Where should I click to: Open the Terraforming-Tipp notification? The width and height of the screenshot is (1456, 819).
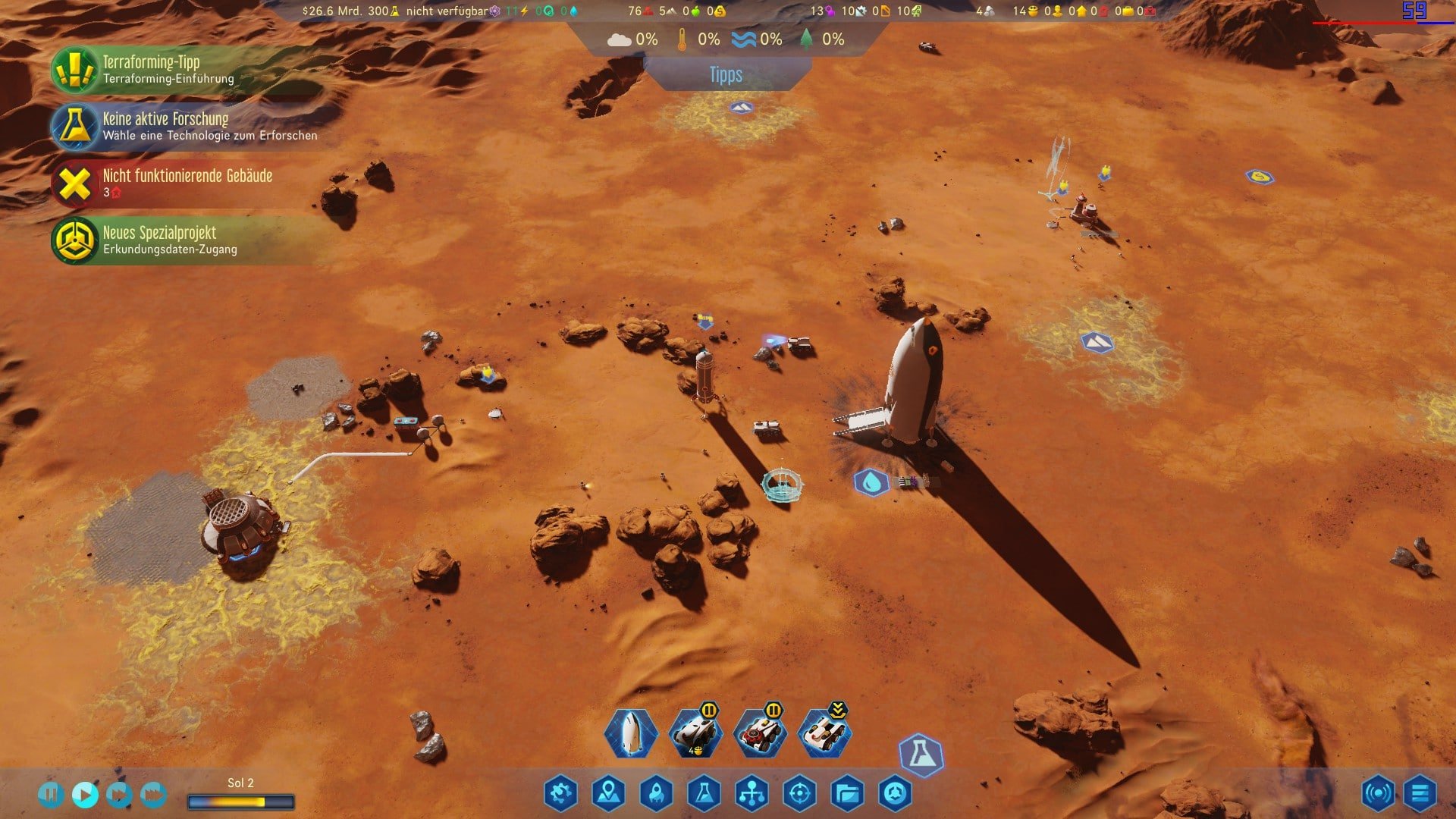[152, 69]
